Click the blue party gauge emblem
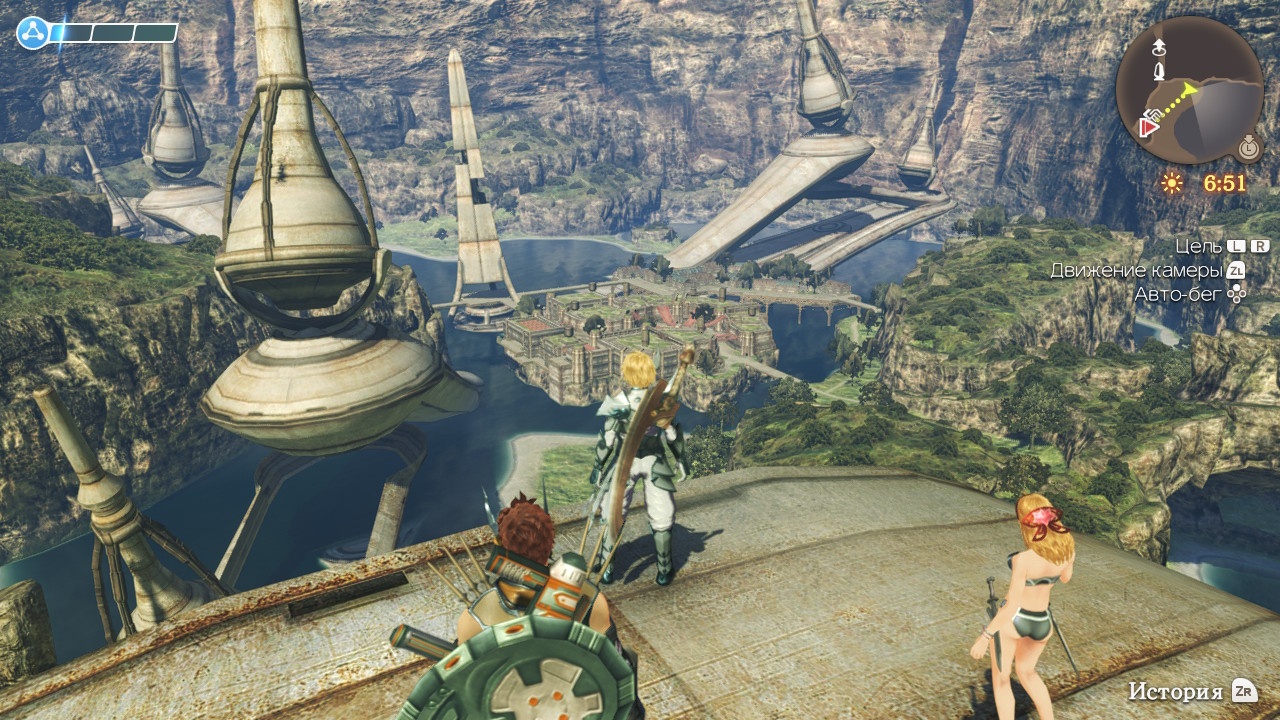Image resolution: width=1280 pixels, height=720 pixels. [33, 33]
